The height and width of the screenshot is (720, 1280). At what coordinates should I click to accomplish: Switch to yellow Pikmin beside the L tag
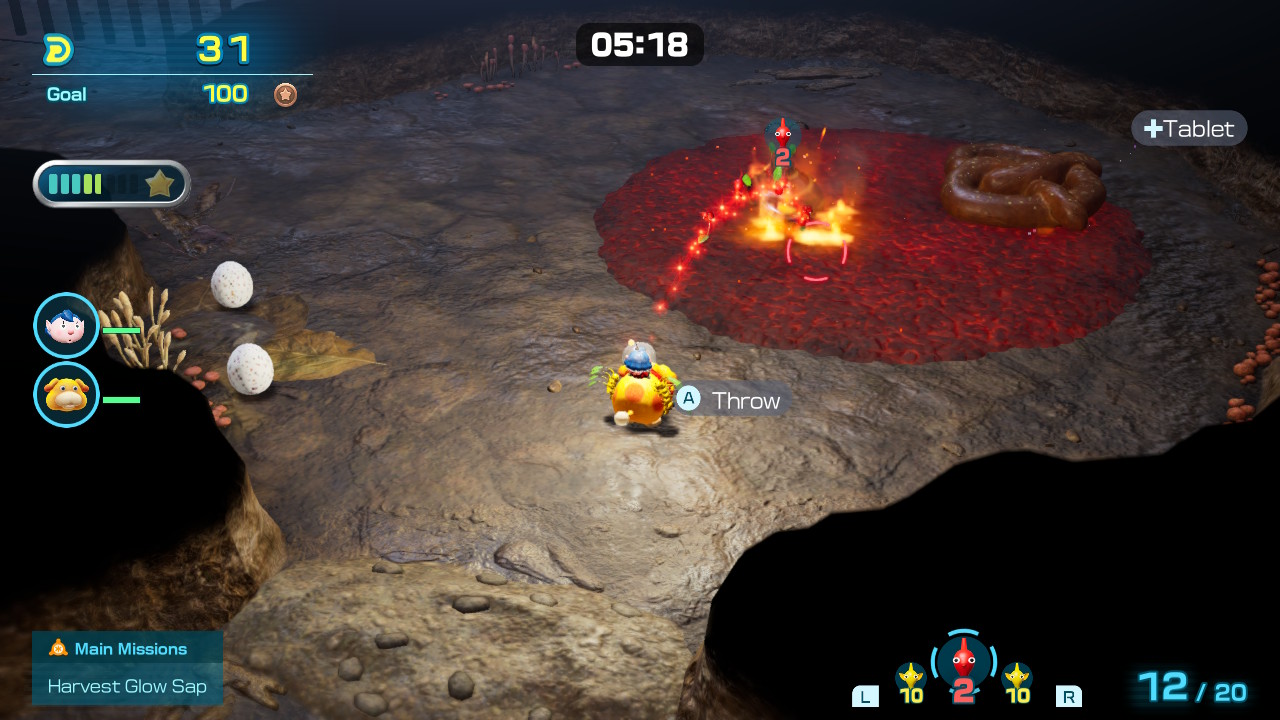click(910, 680)
